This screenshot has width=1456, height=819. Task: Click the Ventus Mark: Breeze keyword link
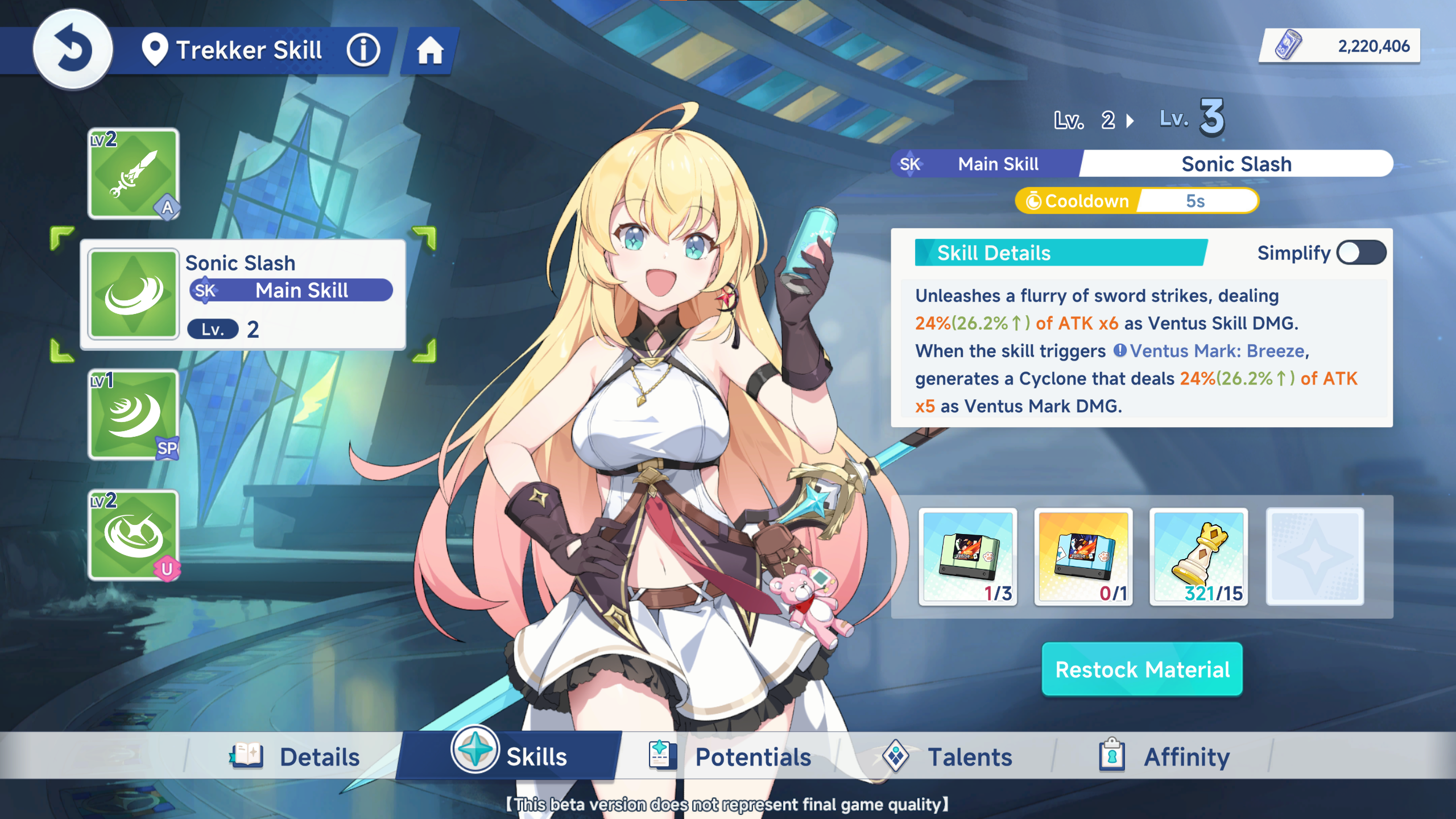[1216, 351]
